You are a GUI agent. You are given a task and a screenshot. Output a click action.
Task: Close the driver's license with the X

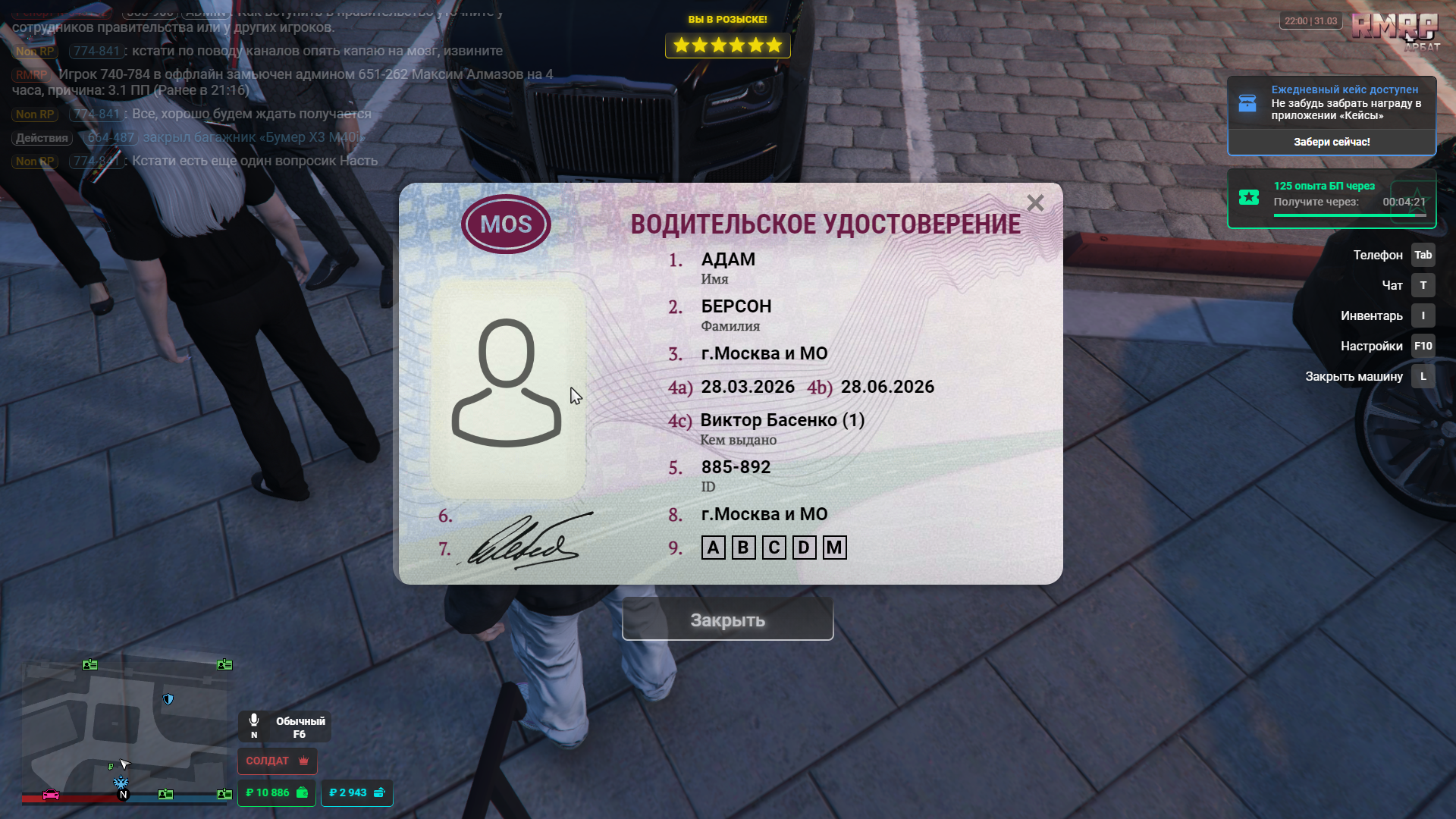(1035, 203)
